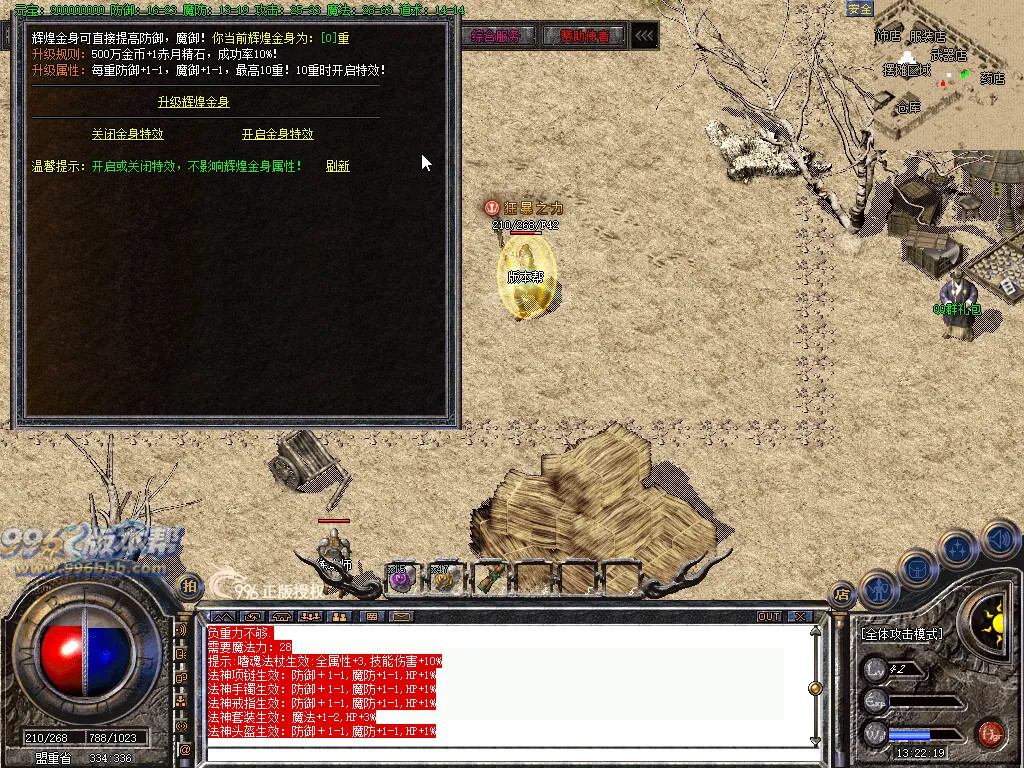Click the OUT button on chat bar
The width and height of the screenshot is (1024, 768).
[768, 616]
